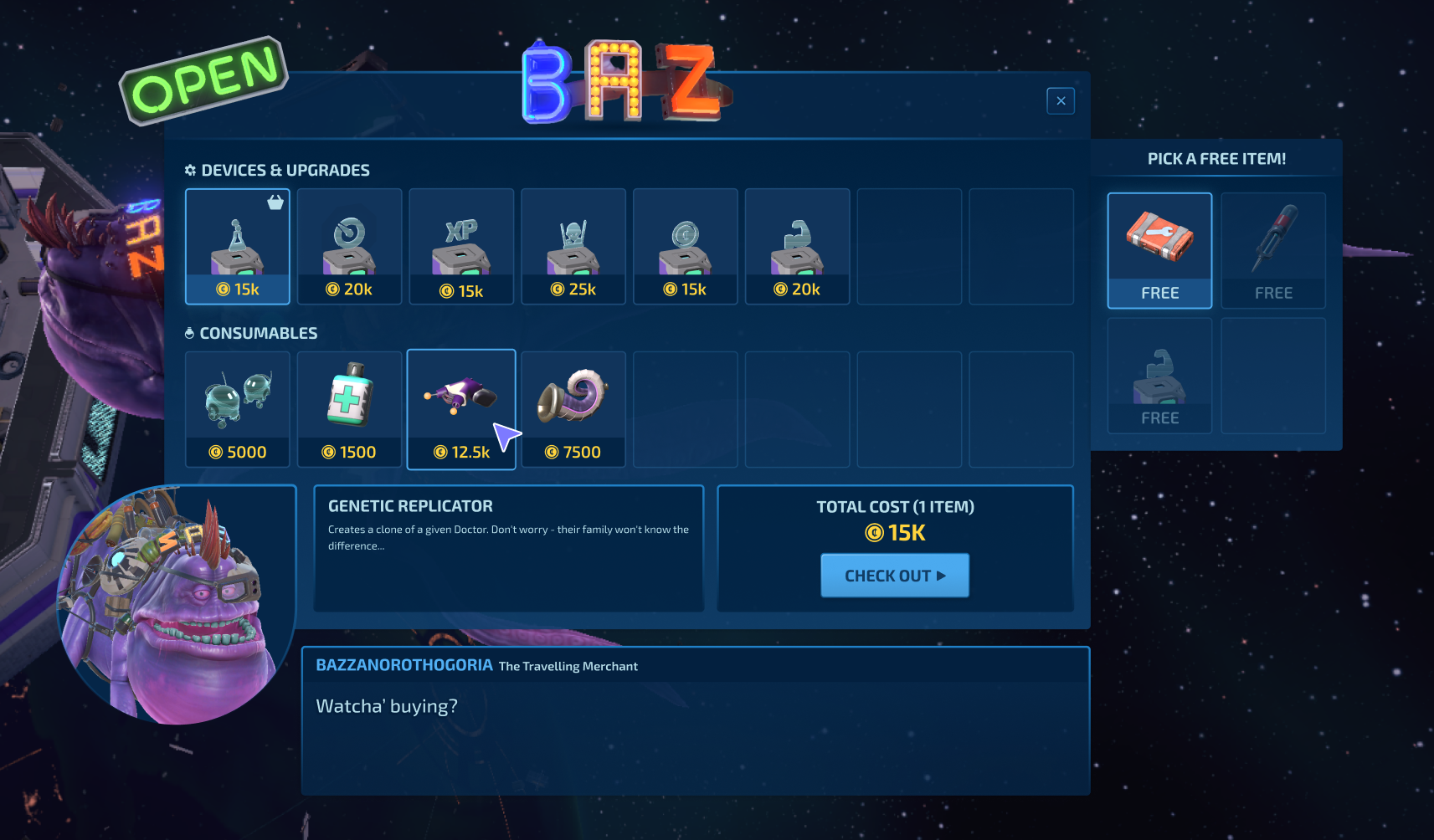
Task: Click the 15K total cost display
Action: 895,533
